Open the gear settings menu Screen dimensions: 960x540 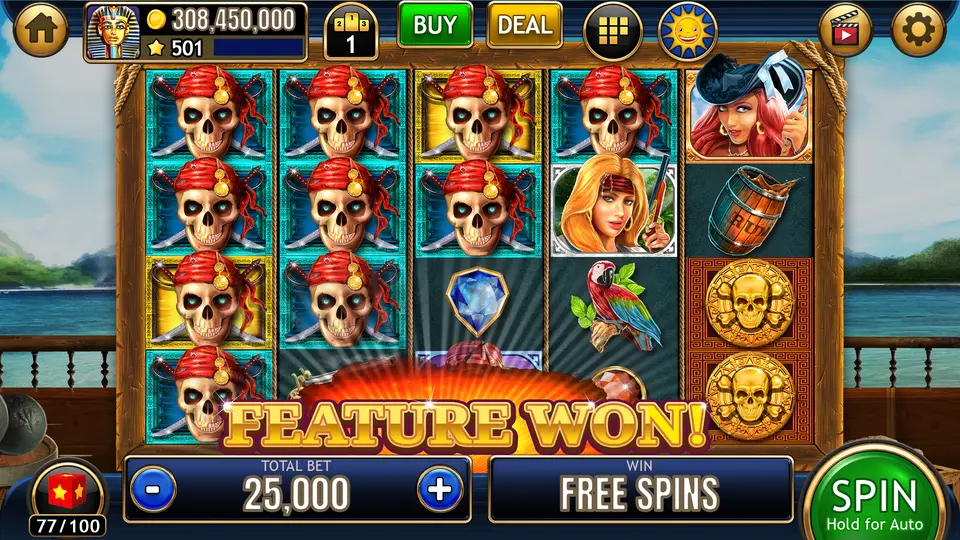coord(918,31)
